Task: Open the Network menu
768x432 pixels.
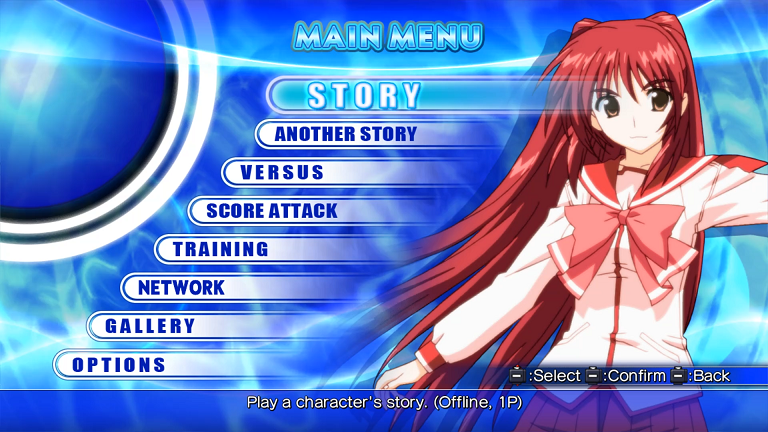Action: (182, 288)
